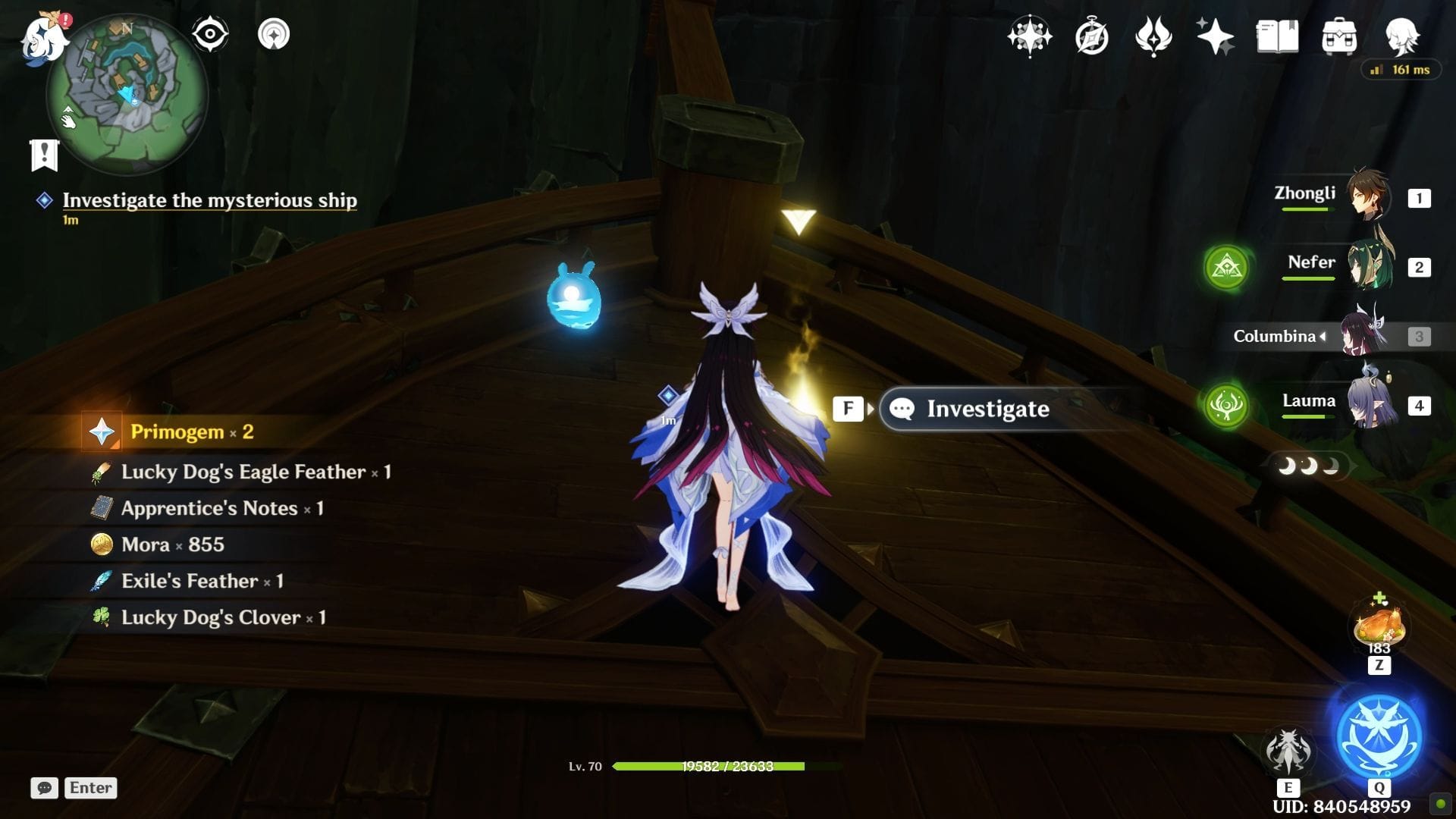Open the quest log banner icon

pyautogui.click(x=44, y=155)
